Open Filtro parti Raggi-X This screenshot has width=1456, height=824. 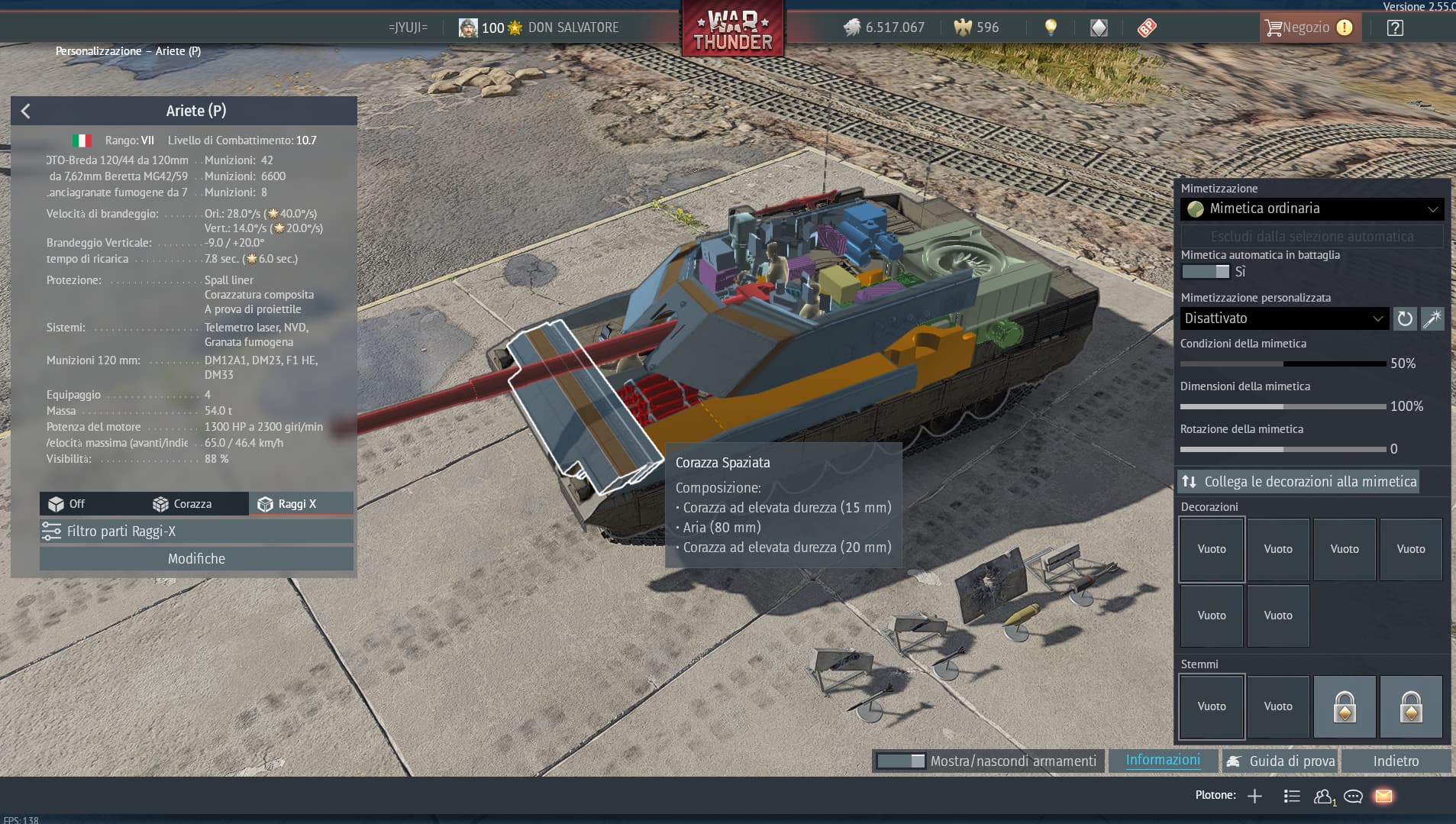(x=196, y=532)
